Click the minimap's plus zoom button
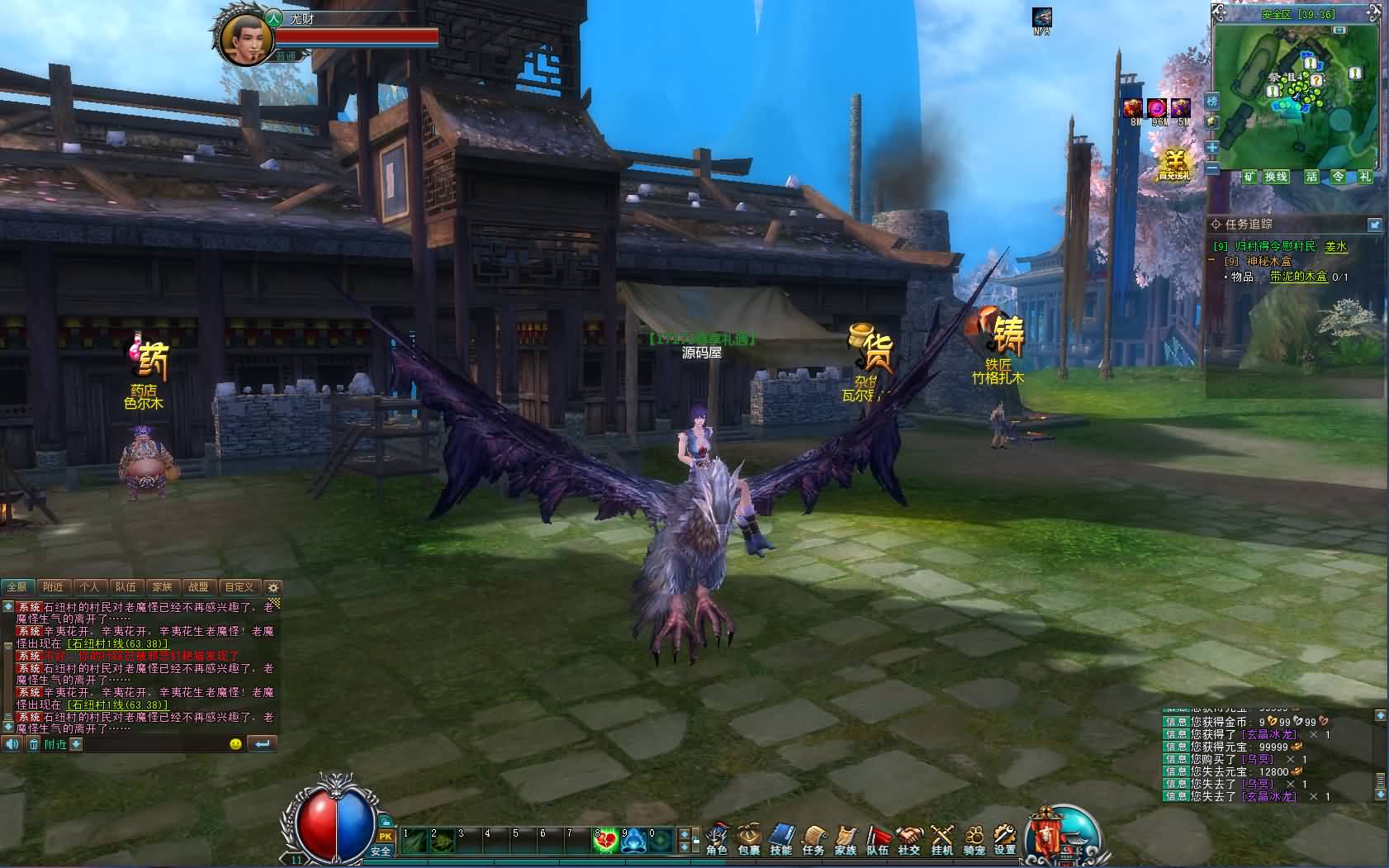Viewport: 1389px width, 868px height. pyautogui.click(x=1212, y=147)
